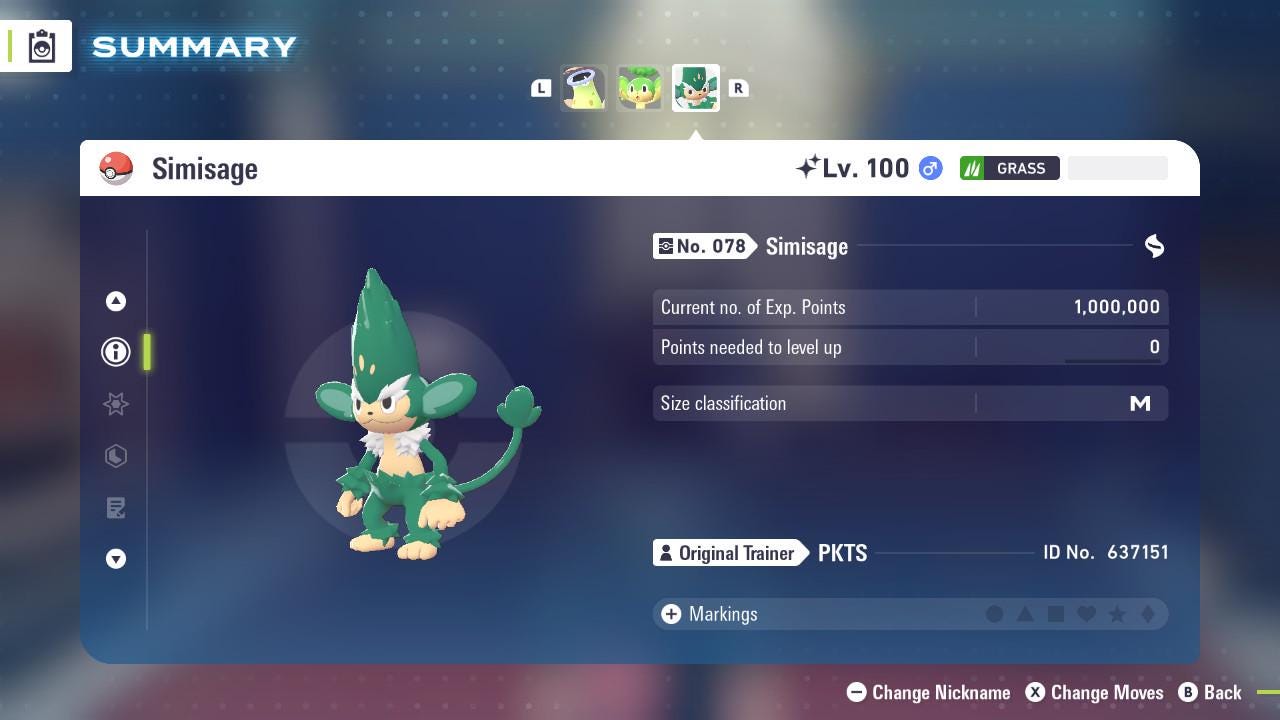The image size is (1280, 720).
Task: Click Change Nickname at the bottom
Action: [928, 692]
